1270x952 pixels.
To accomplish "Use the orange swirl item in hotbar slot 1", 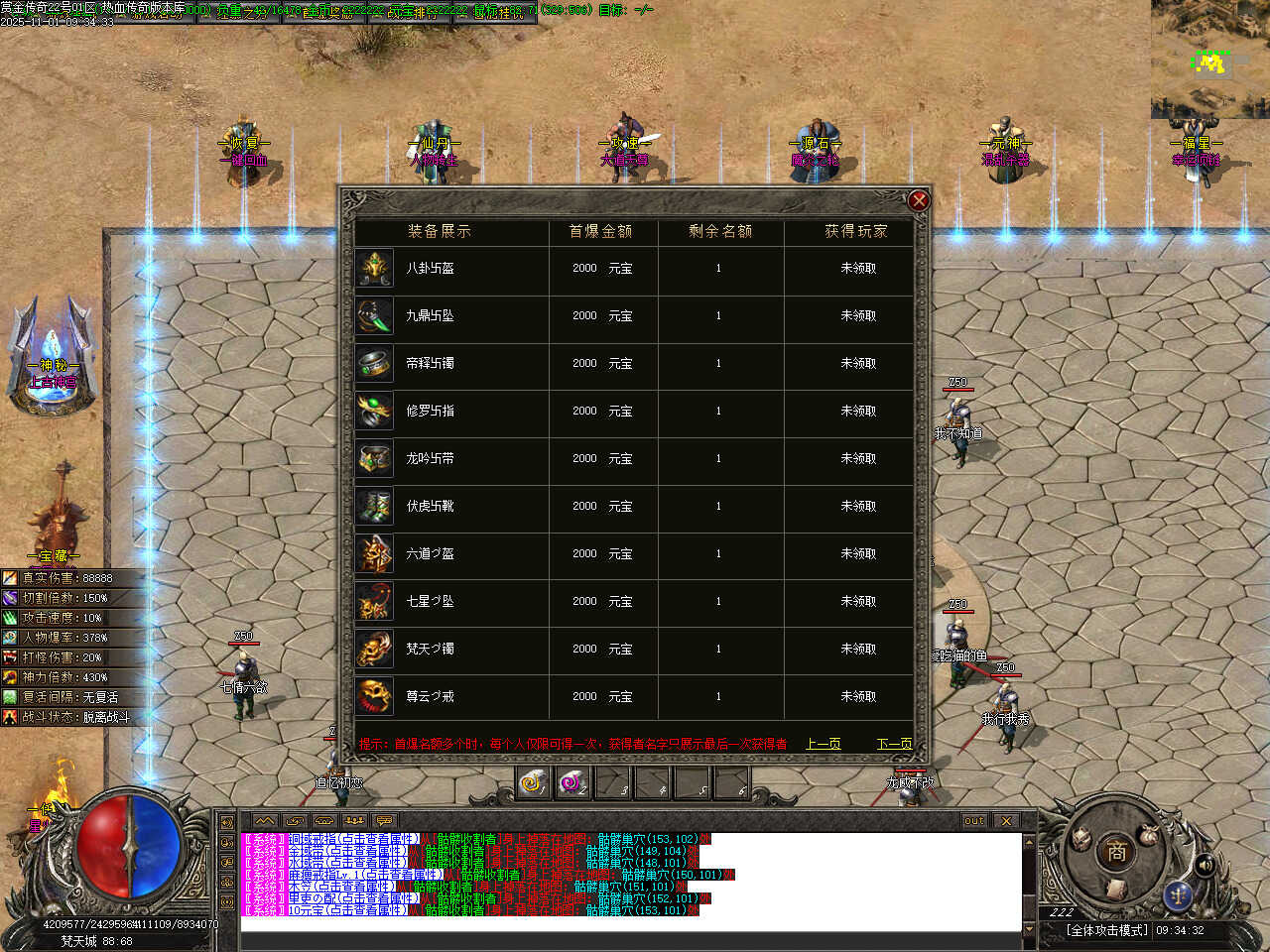I will point(534,783).
